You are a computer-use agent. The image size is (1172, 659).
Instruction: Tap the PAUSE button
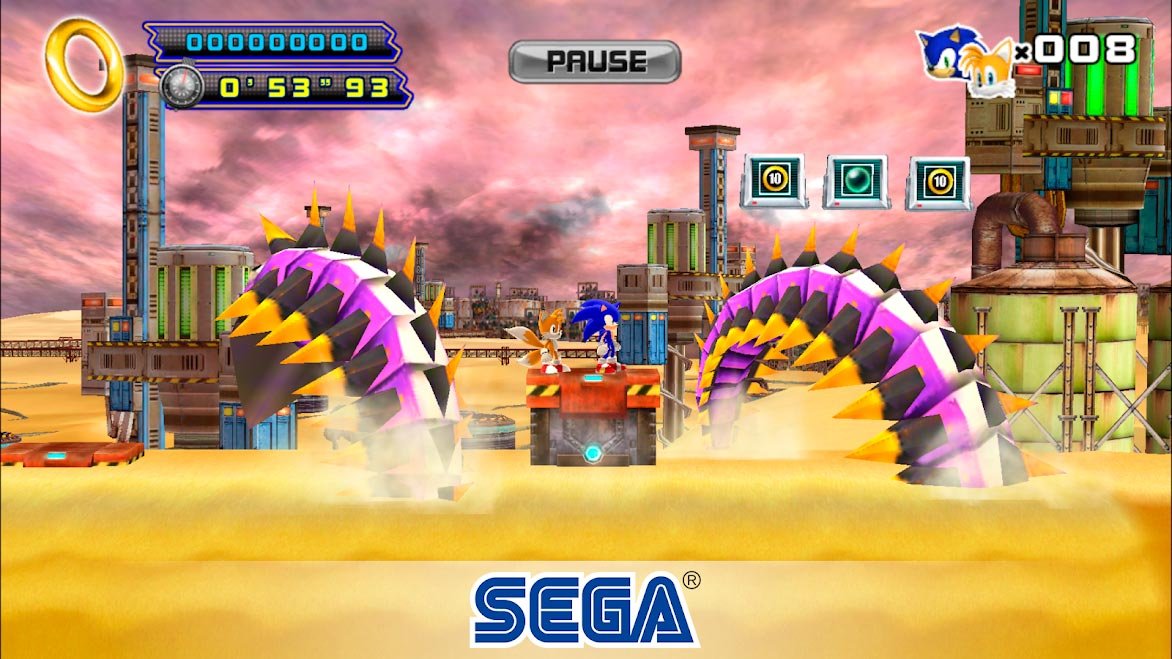click(594, 62)
